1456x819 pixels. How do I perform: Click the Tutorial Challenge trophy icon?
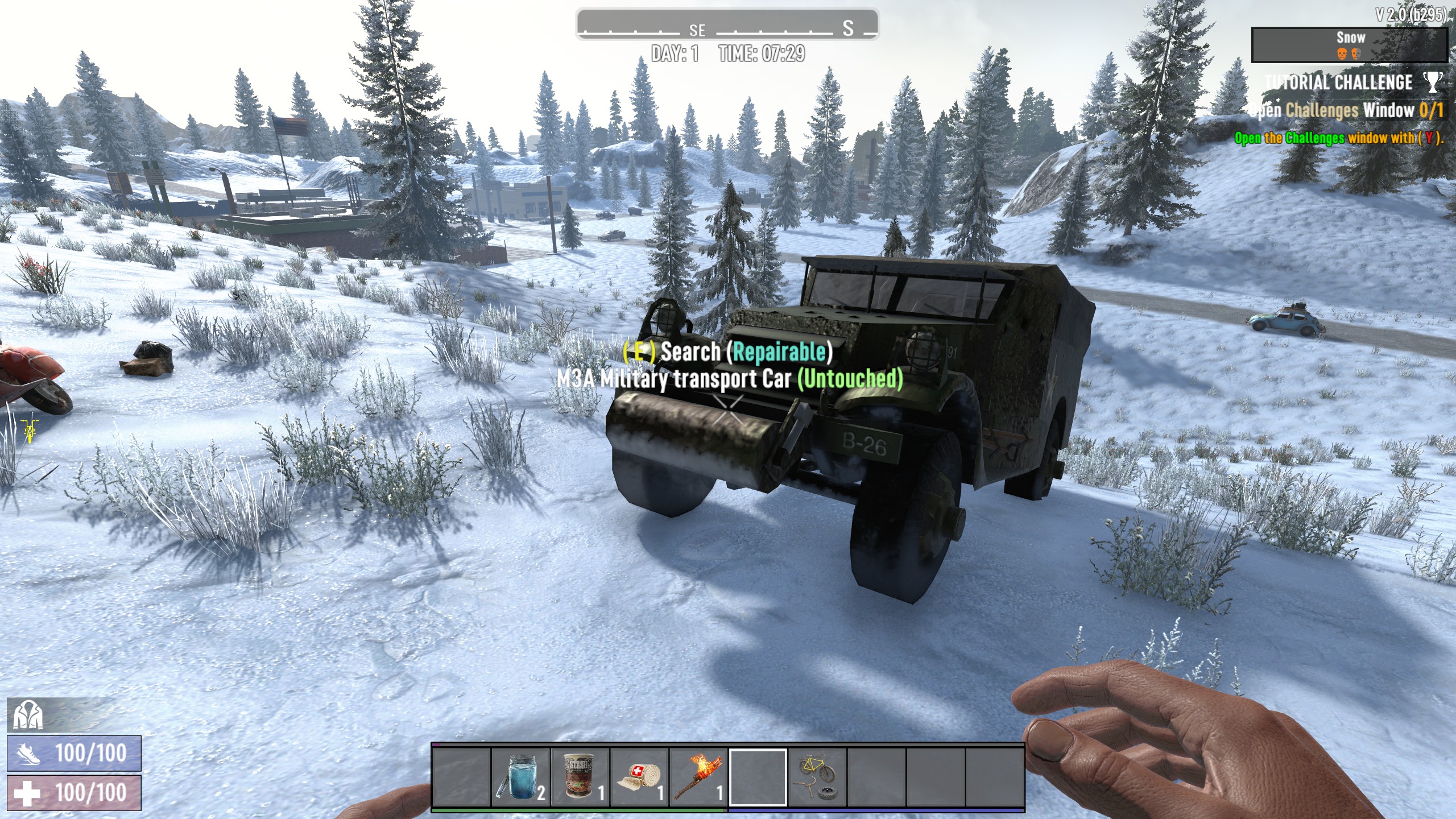[1433, 82]
